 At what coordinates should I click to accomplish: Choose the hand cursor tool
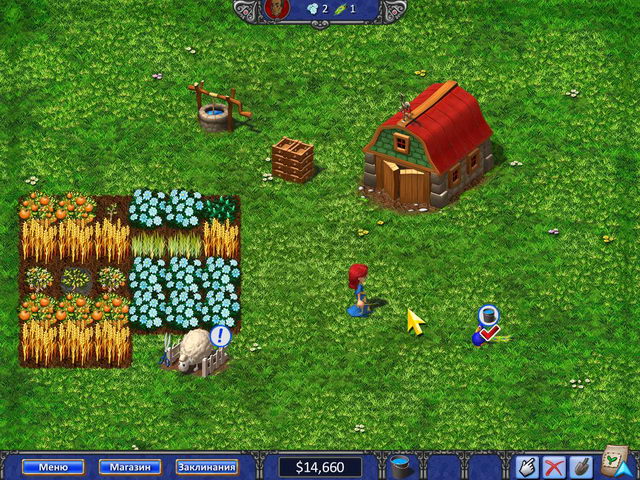click(x=527, y=466)
